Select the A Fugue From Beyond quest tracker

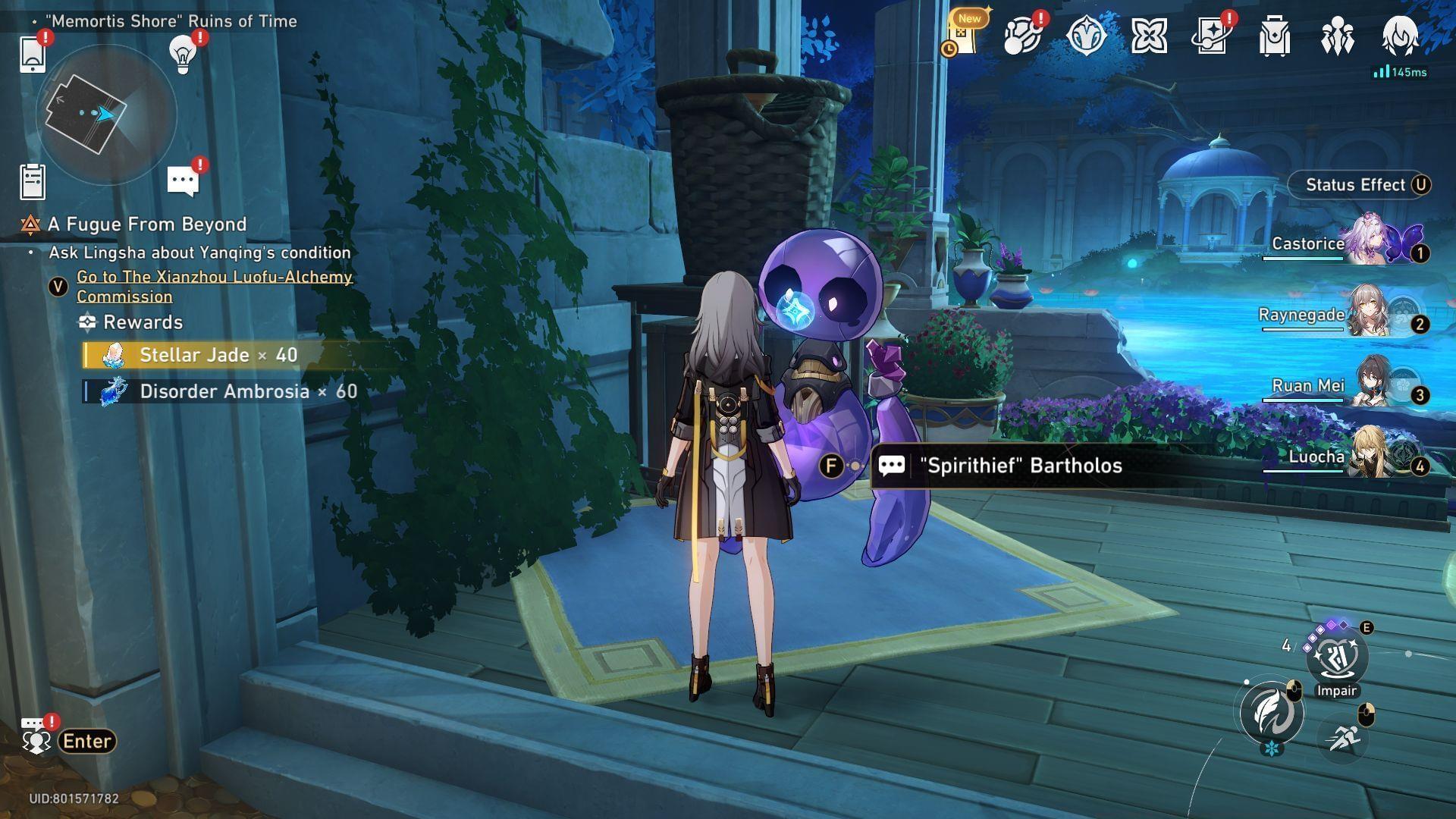[x=147, y=224]
